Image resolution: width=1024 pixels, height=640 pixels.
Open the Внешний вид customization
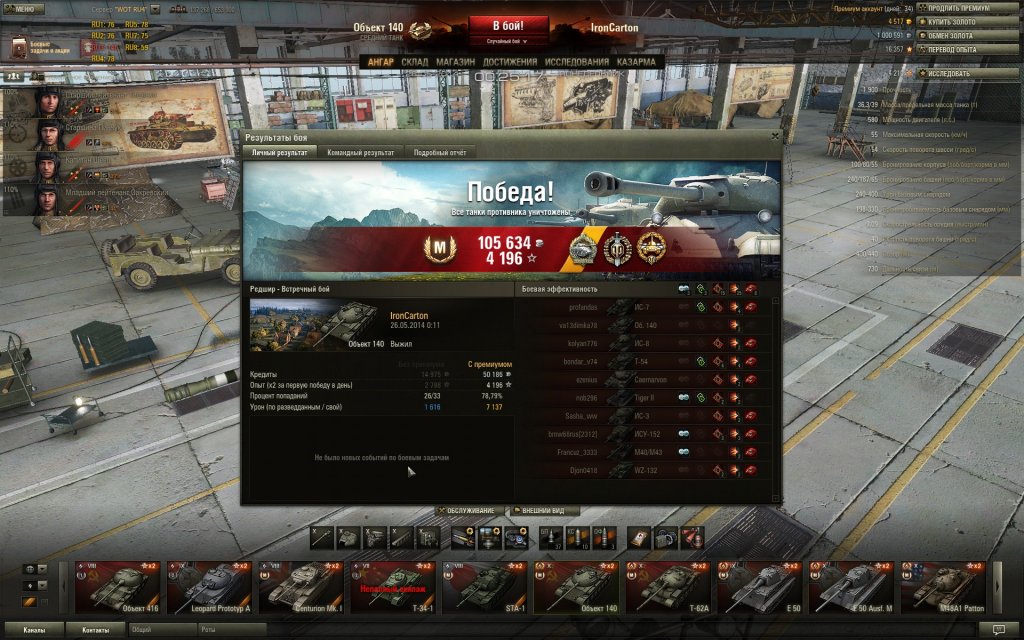(x=545, y=511)
